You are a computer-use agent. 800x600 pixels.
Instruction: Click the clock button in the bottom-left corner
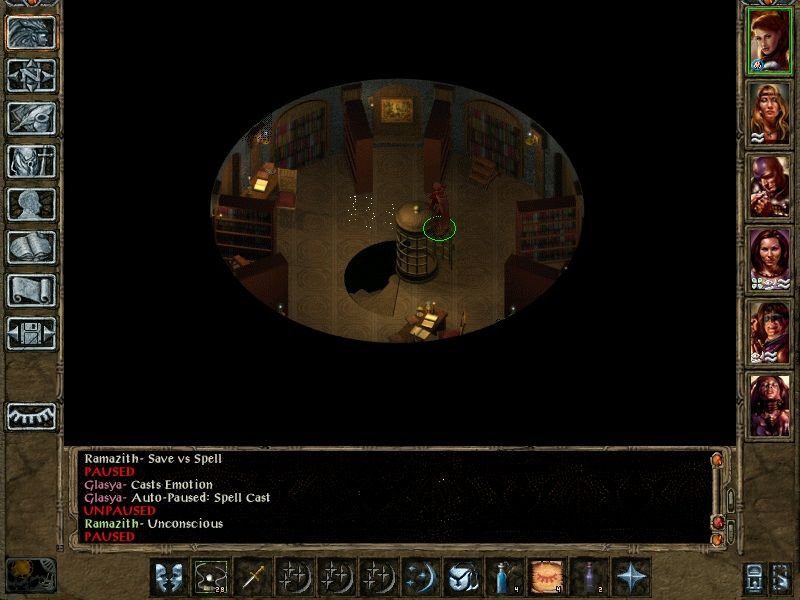(30, 575)
